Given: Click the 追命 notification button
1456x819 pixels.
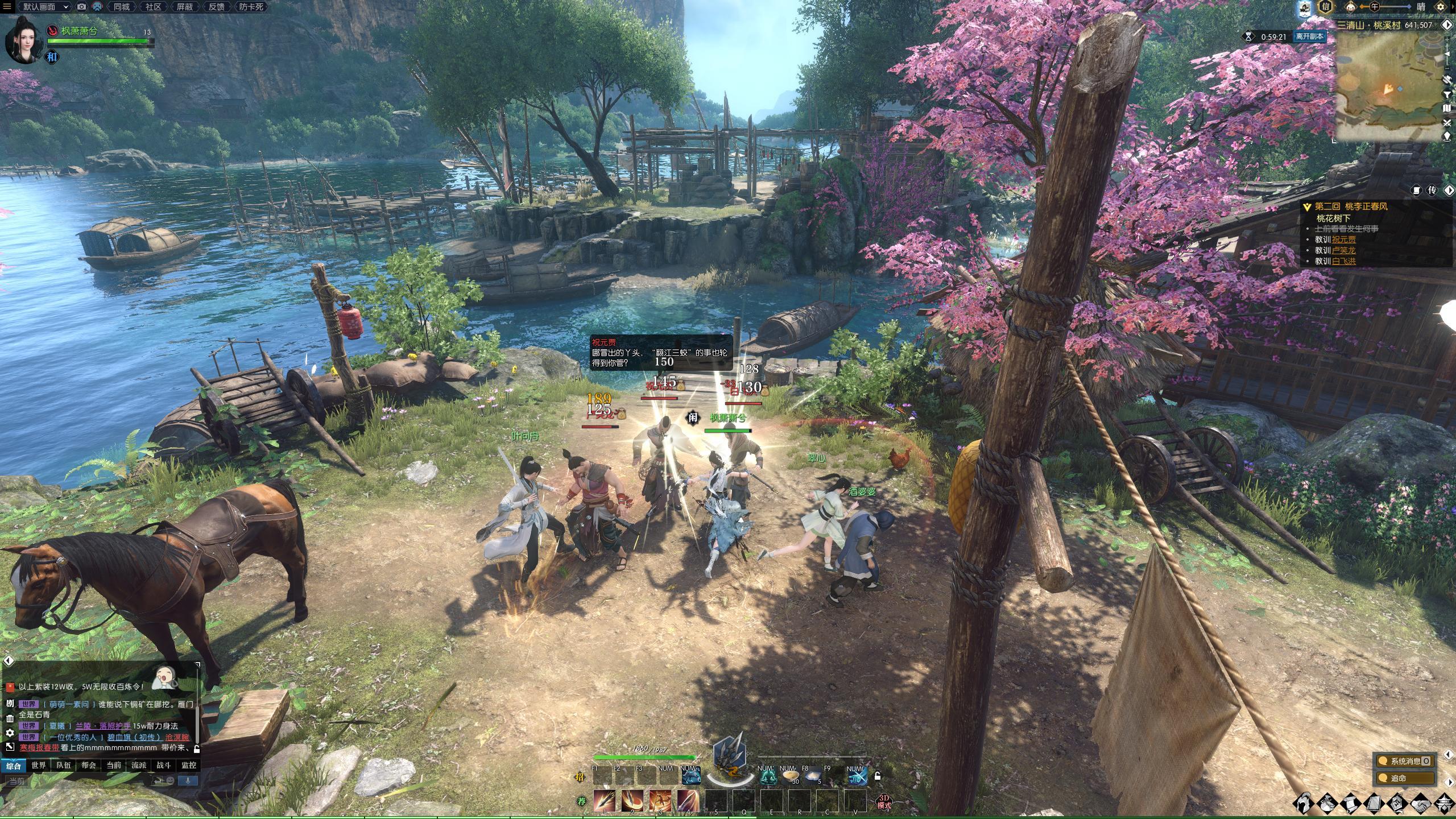Looking at the screenshot, I should (x=1405, y=778).
